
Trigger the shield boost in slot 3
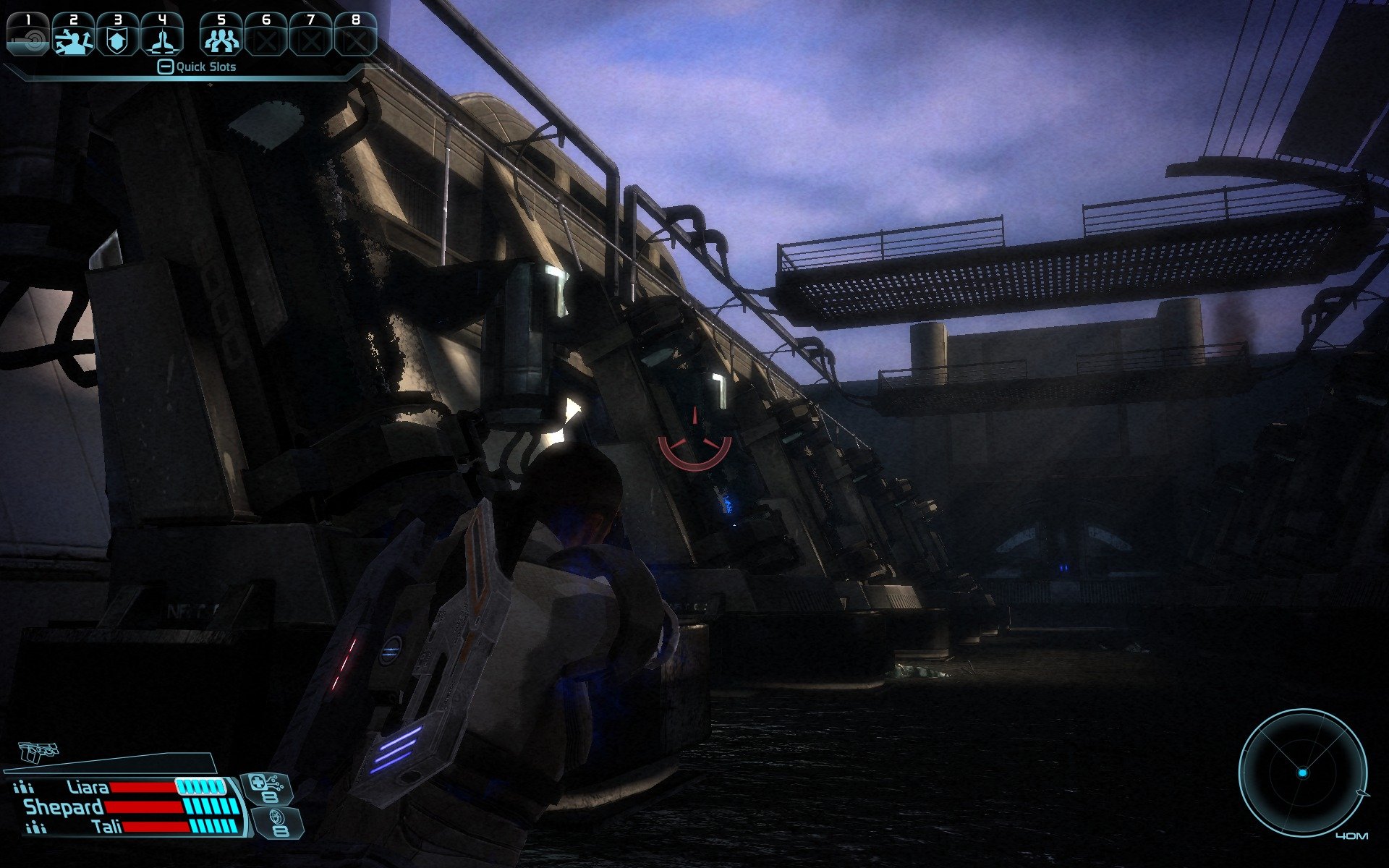117,36
